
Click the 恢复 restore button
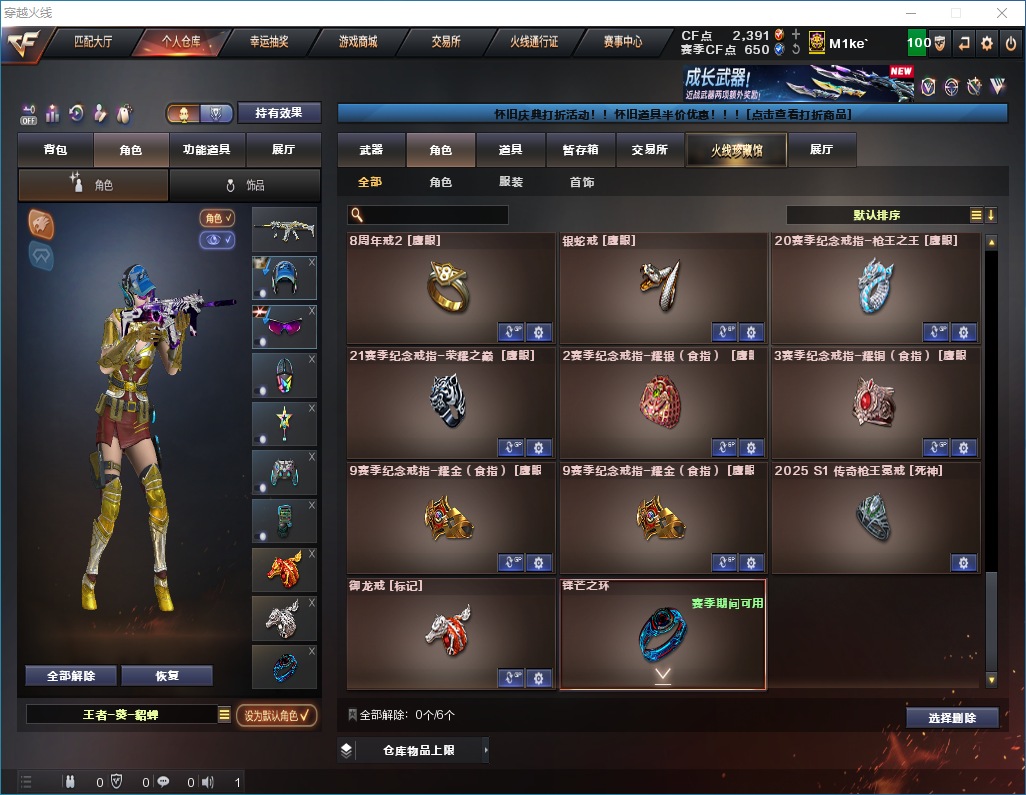coord(167,675)
